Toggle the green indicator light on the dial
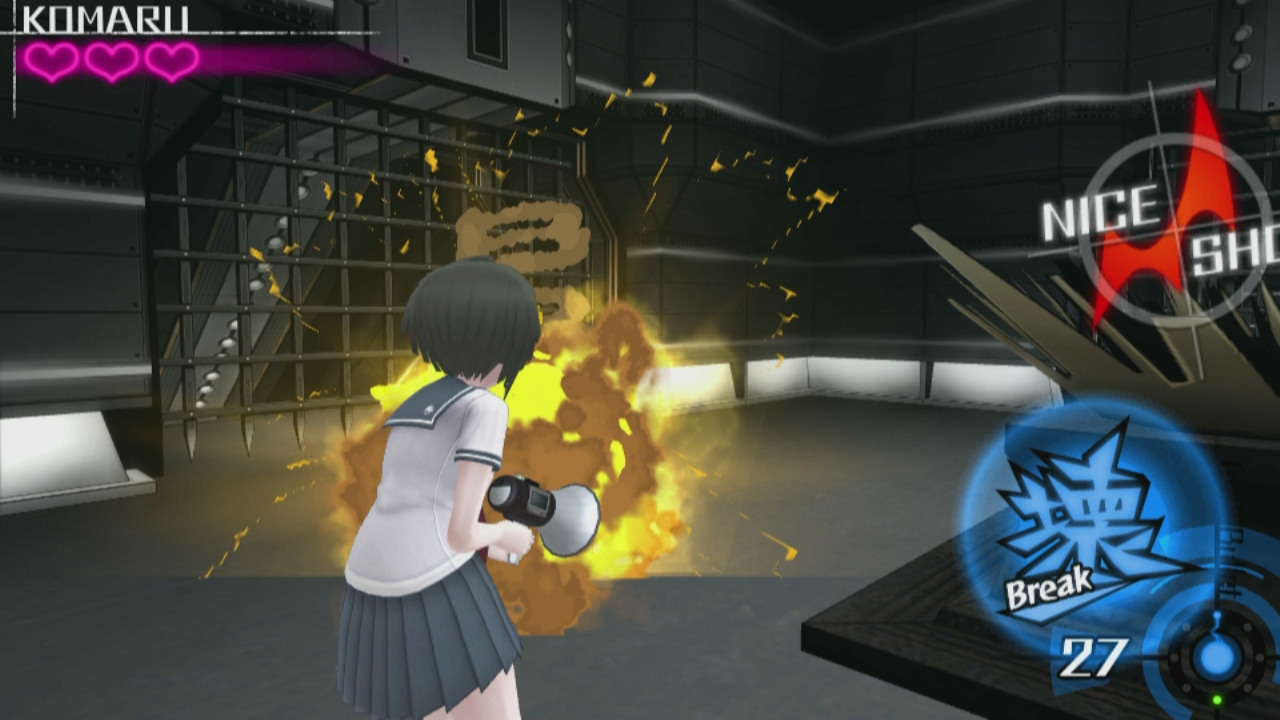 point(1217,698)
